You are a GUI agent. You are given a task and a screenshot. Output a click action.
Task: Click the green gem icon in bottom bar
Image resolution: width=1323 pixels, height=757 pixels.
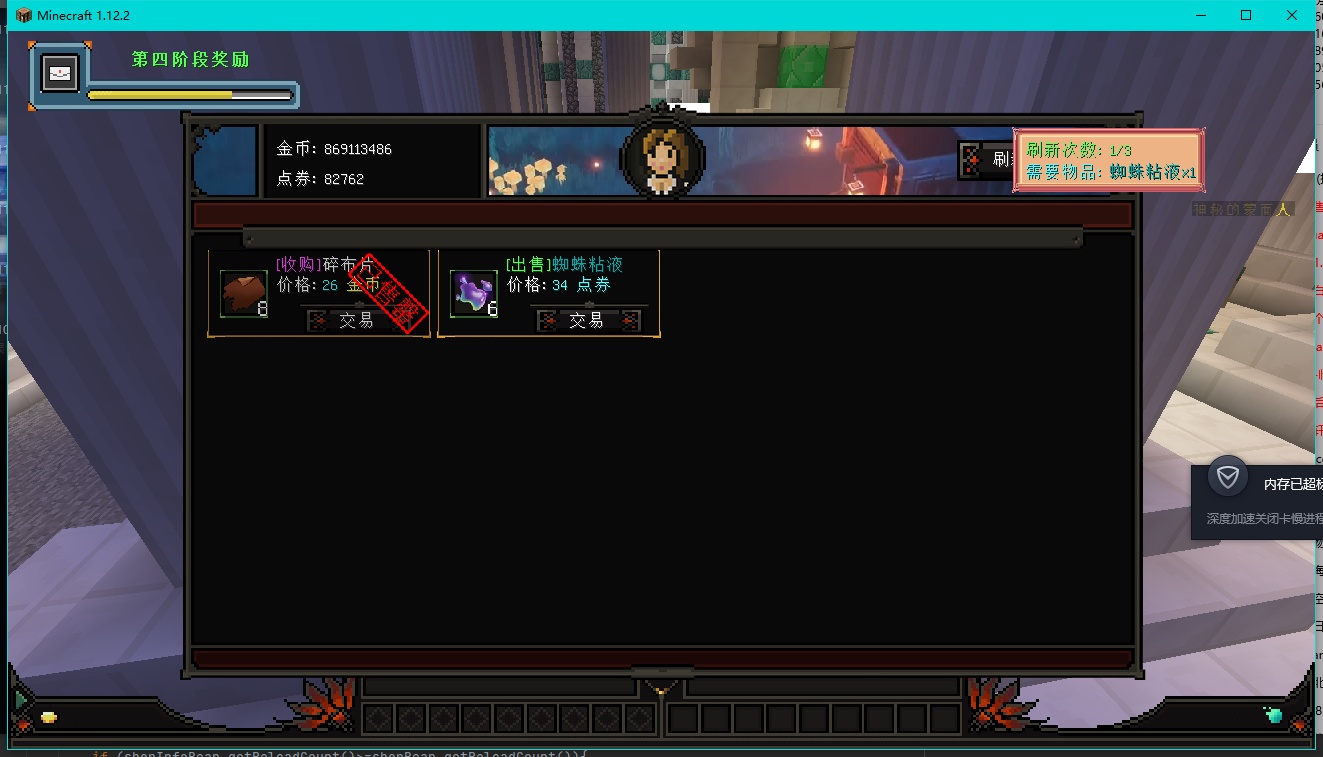coord(1273,715)
